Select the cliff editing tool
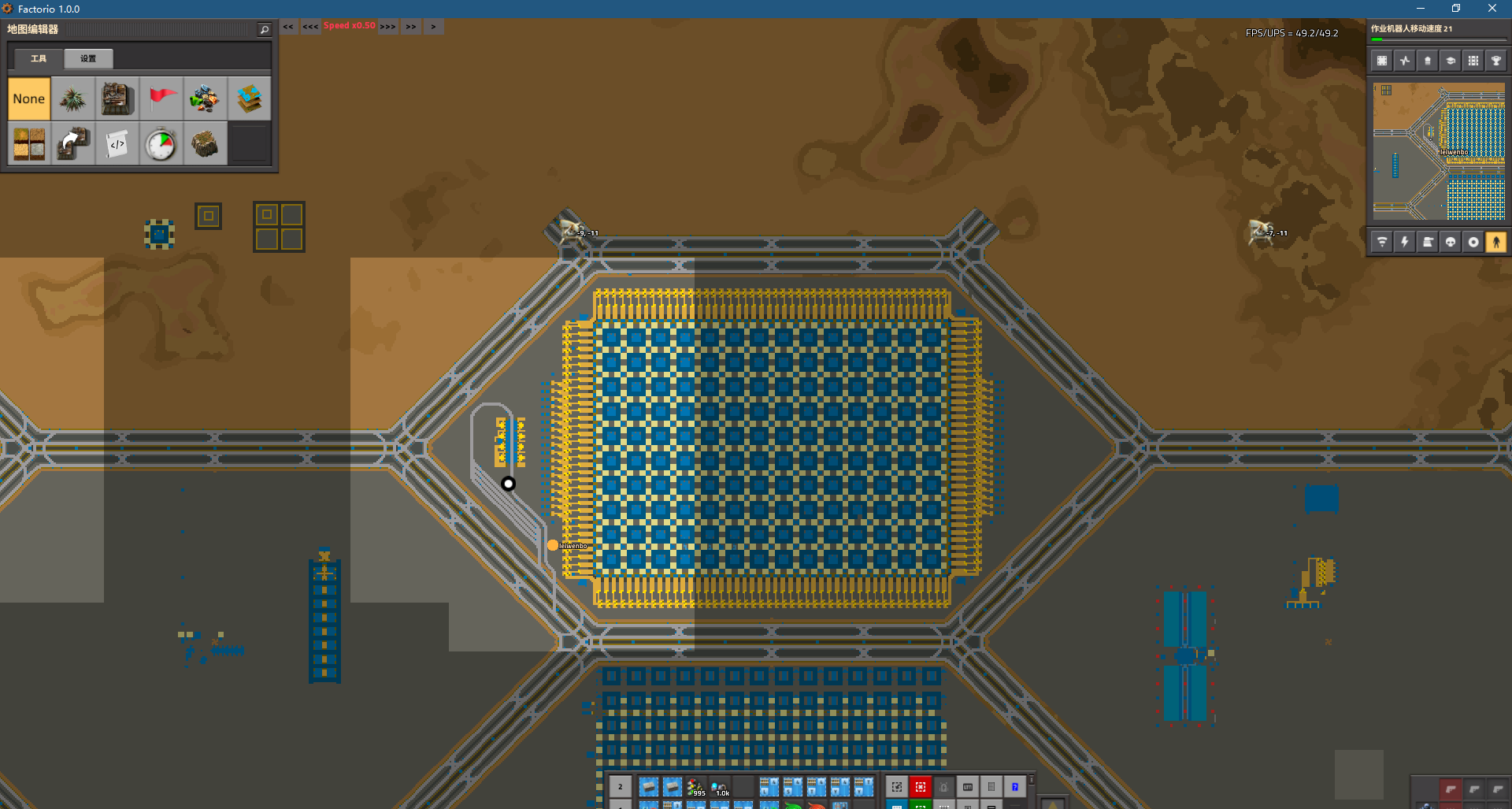Screen dimensions: 1512x809 206,143
